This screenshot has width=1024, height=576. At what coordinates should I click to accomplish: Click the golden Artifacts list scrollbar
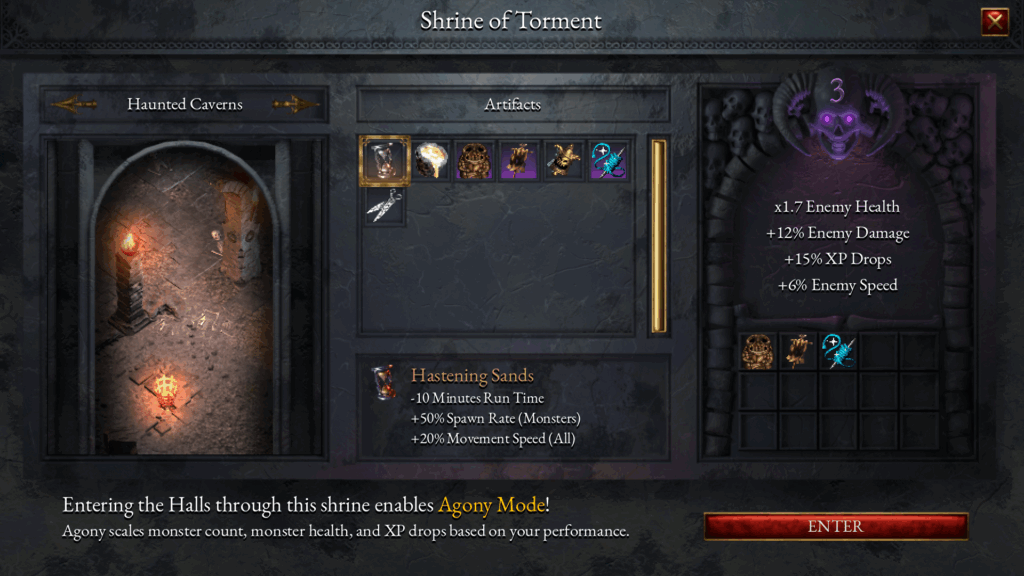tap(658, 236)
